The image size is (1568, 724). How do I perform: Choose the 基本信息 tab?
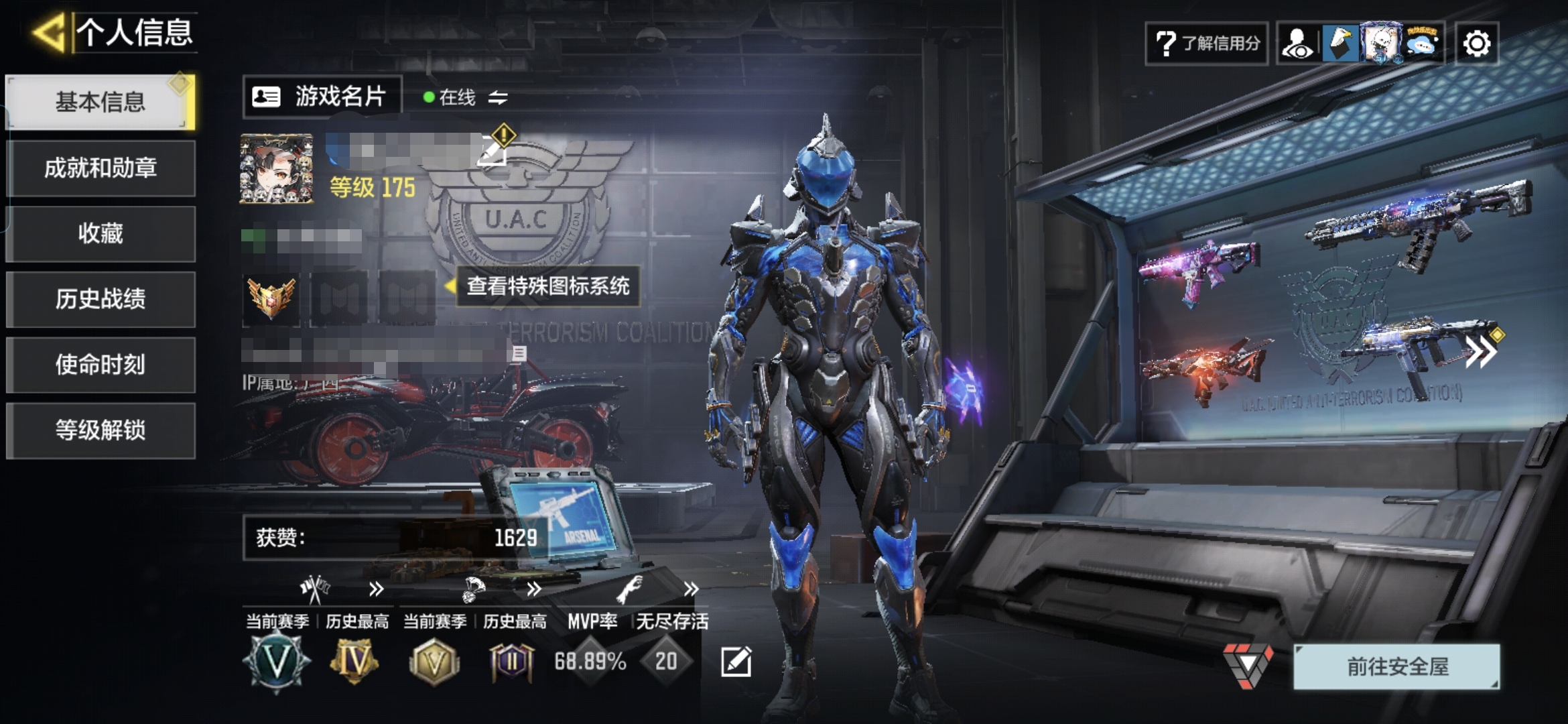(101, 102)
